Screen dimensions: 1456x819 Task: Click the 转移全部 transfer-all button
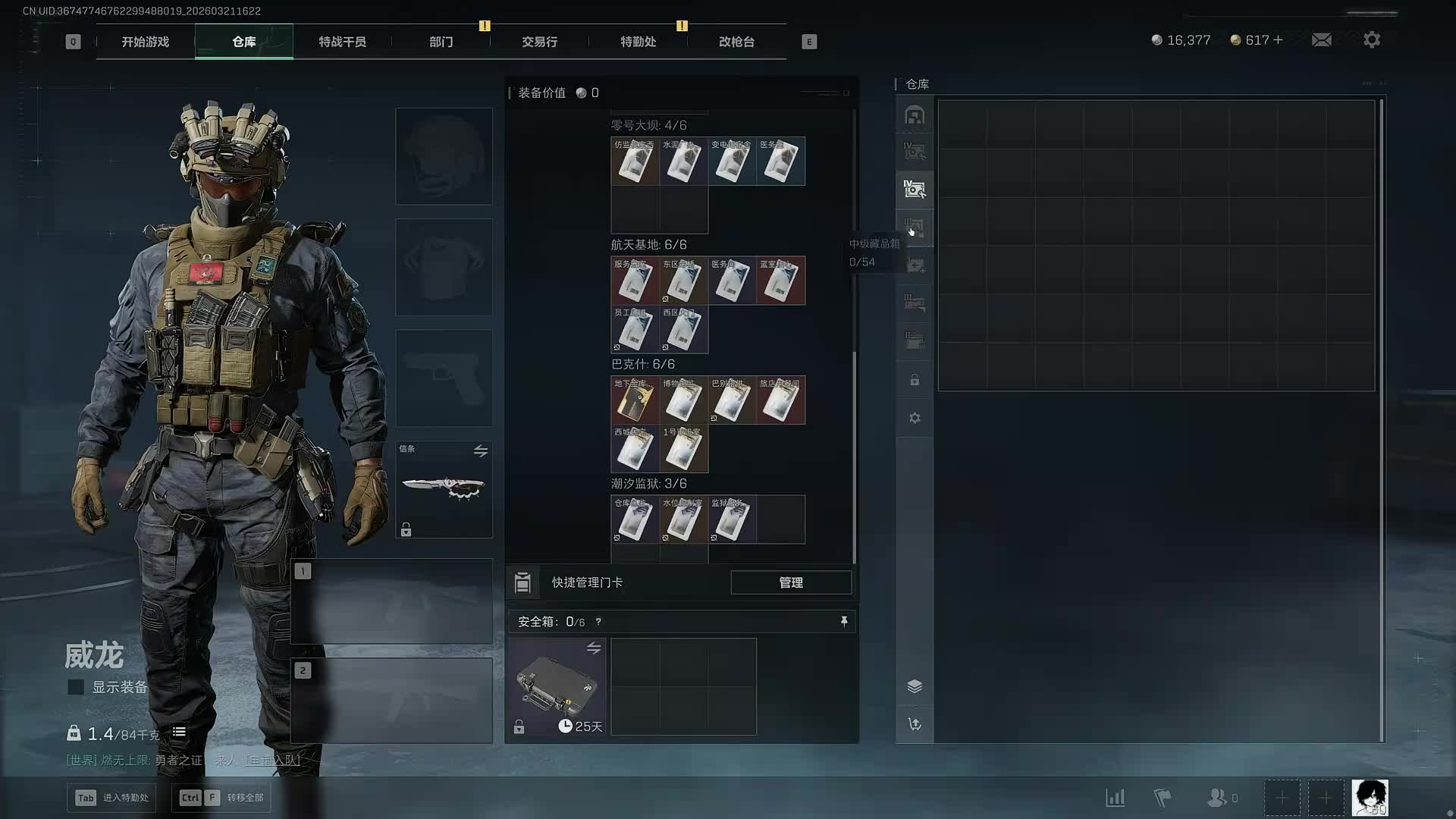point(221,798)
